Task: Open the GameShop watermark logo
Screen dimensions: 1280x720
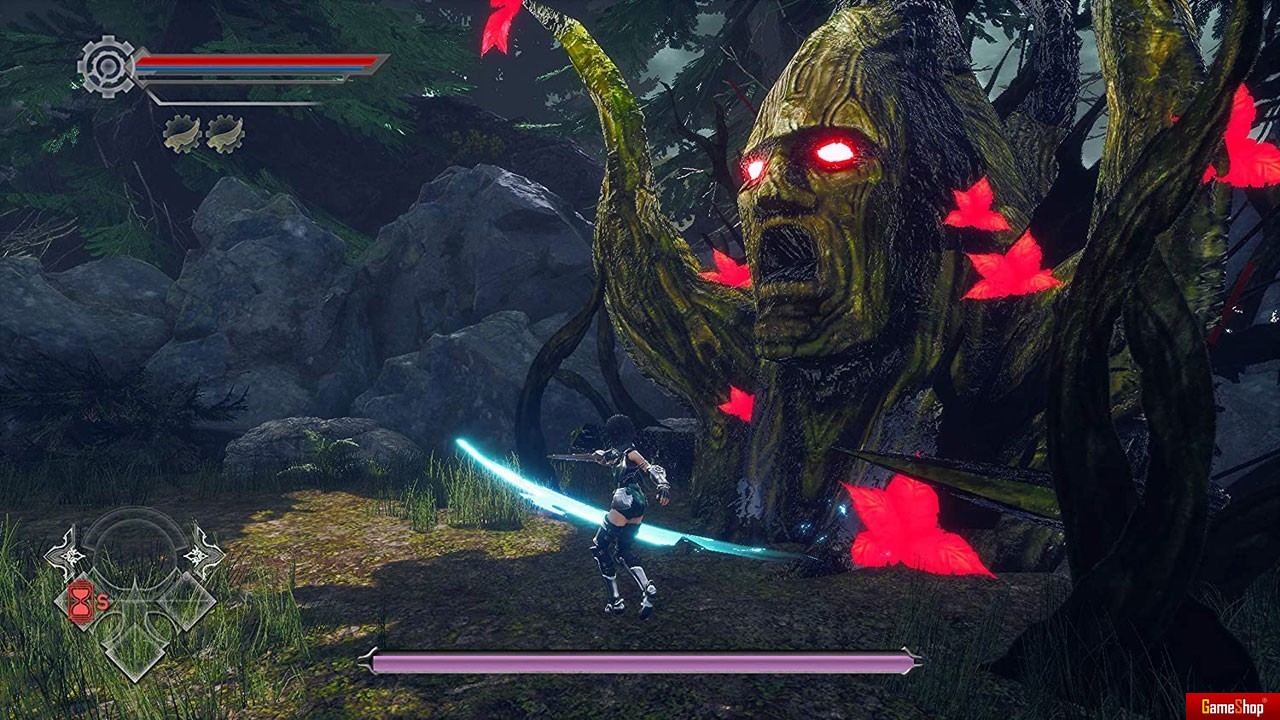Action: 1232,706
